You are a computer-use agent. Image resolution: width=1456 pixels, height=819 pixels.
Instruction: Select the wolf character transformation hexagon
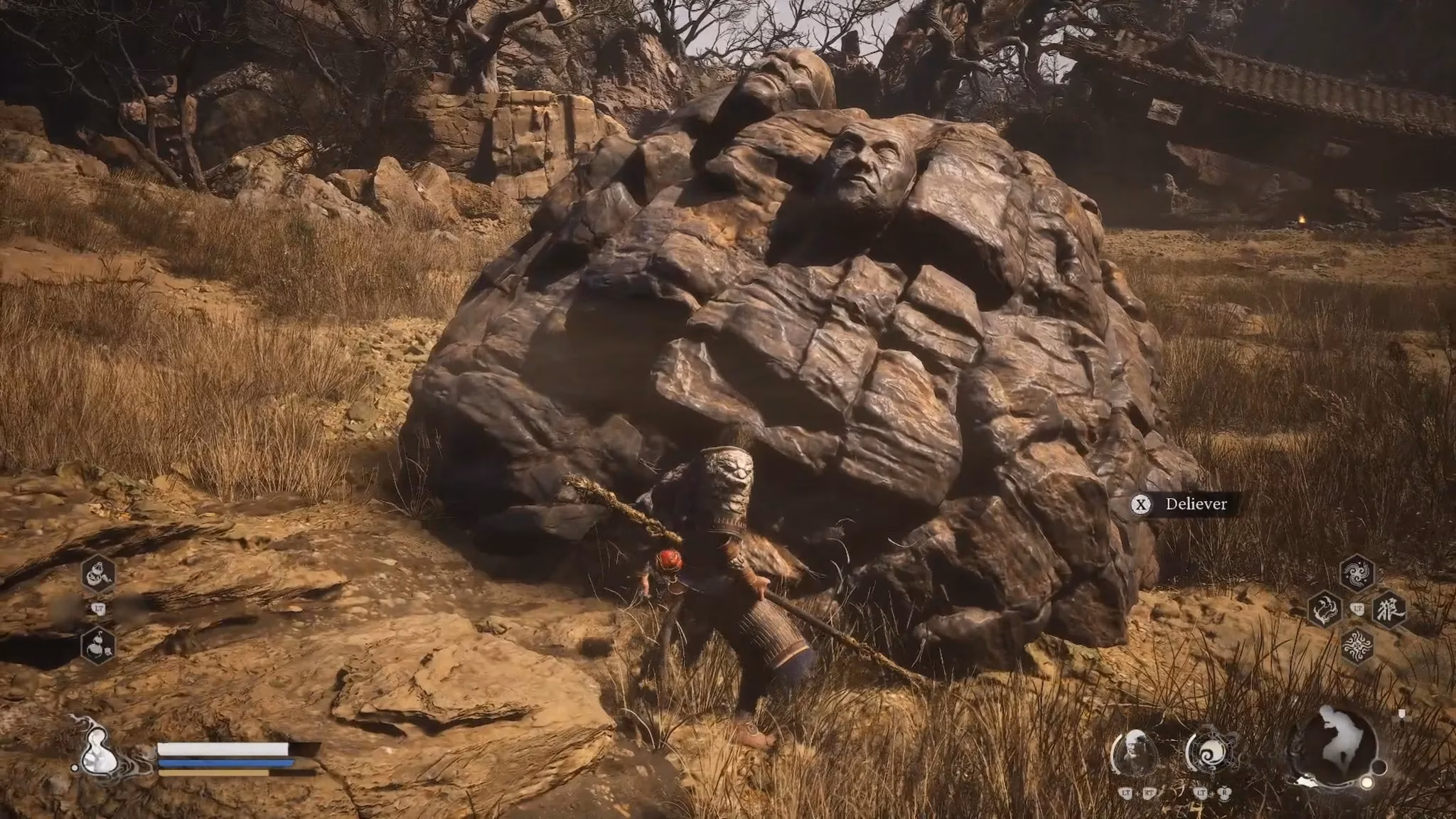(1388, 609)
